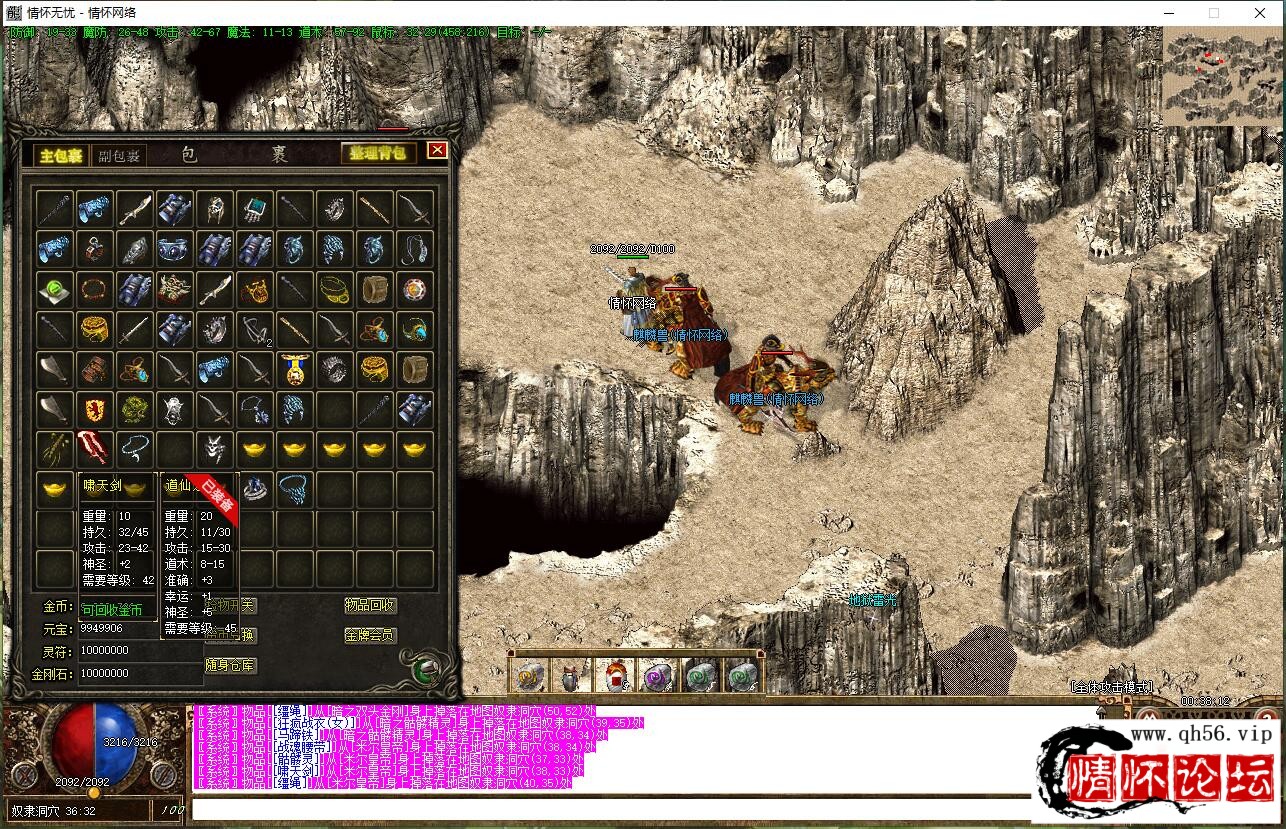Select the red claw item
Viewport: 1286px width, 829px height.
(94, 448)
